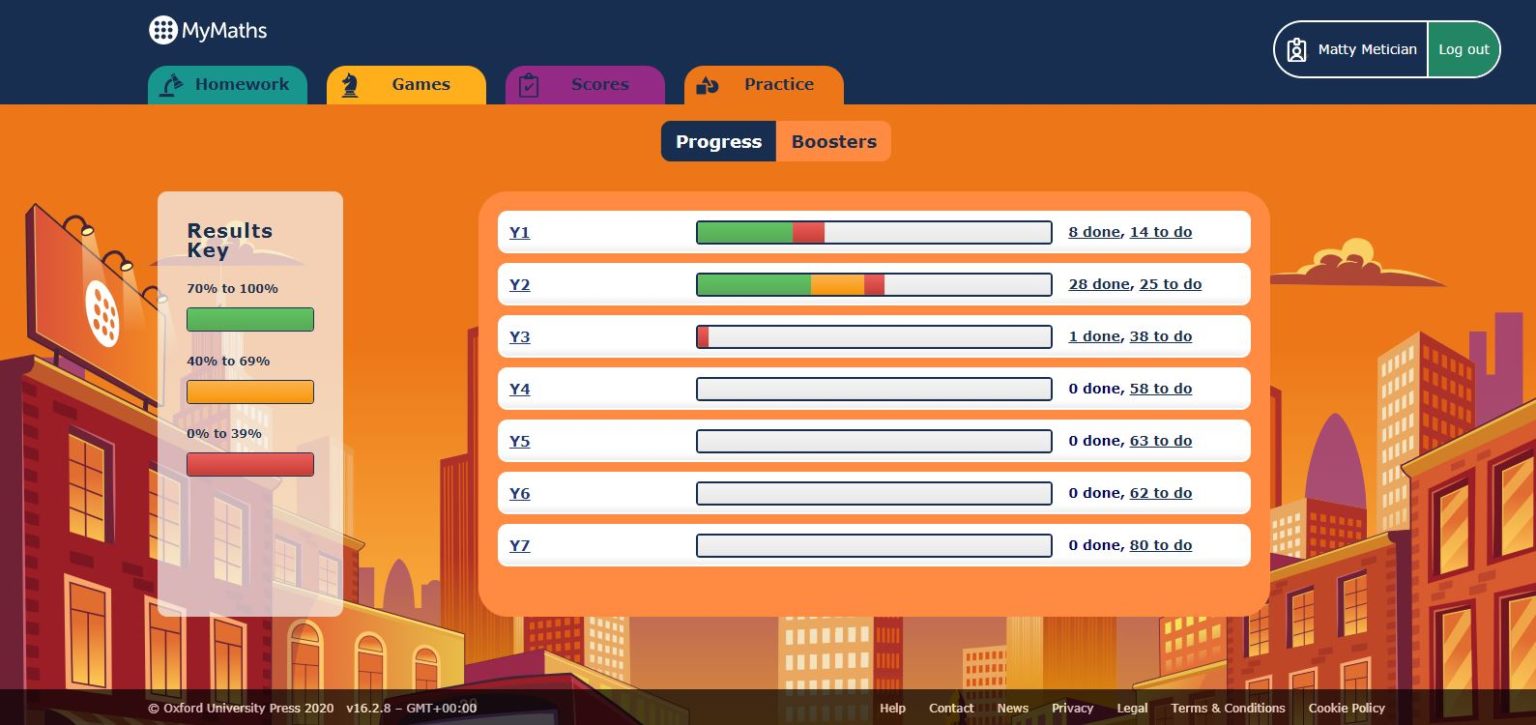The height and width of the screenshot is (725, 1536).
Task: Click the chess knight icon on Games tab
Action: (x=350, y=86)
